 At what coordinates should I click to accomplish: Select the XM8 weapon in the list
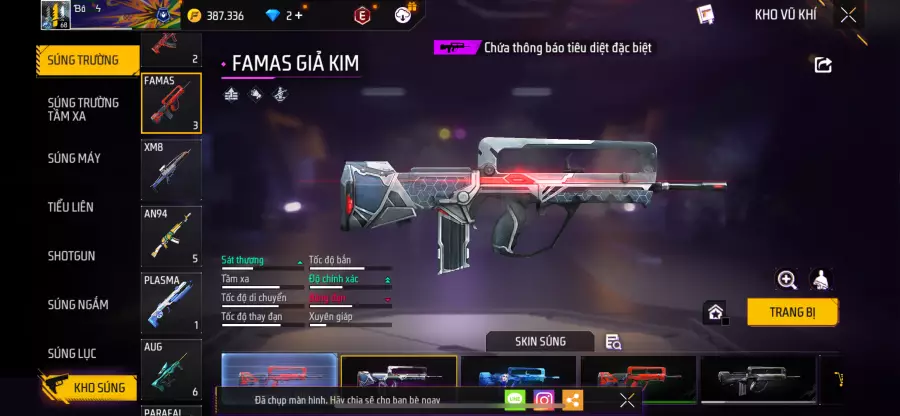tap(171, 166)
